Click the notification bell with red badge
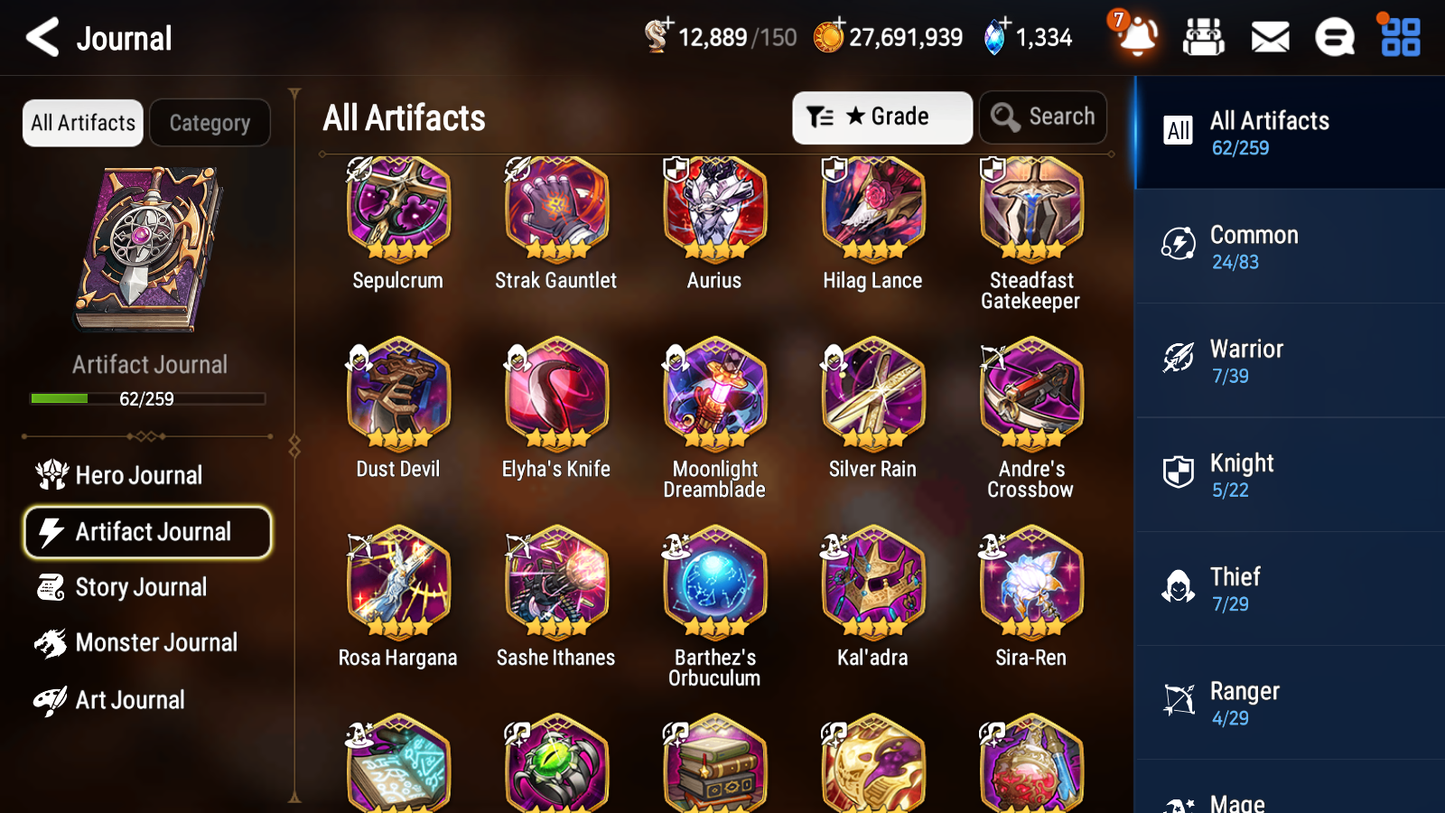This screenshot has height=813, width=1445. [x=1135, y=38]
